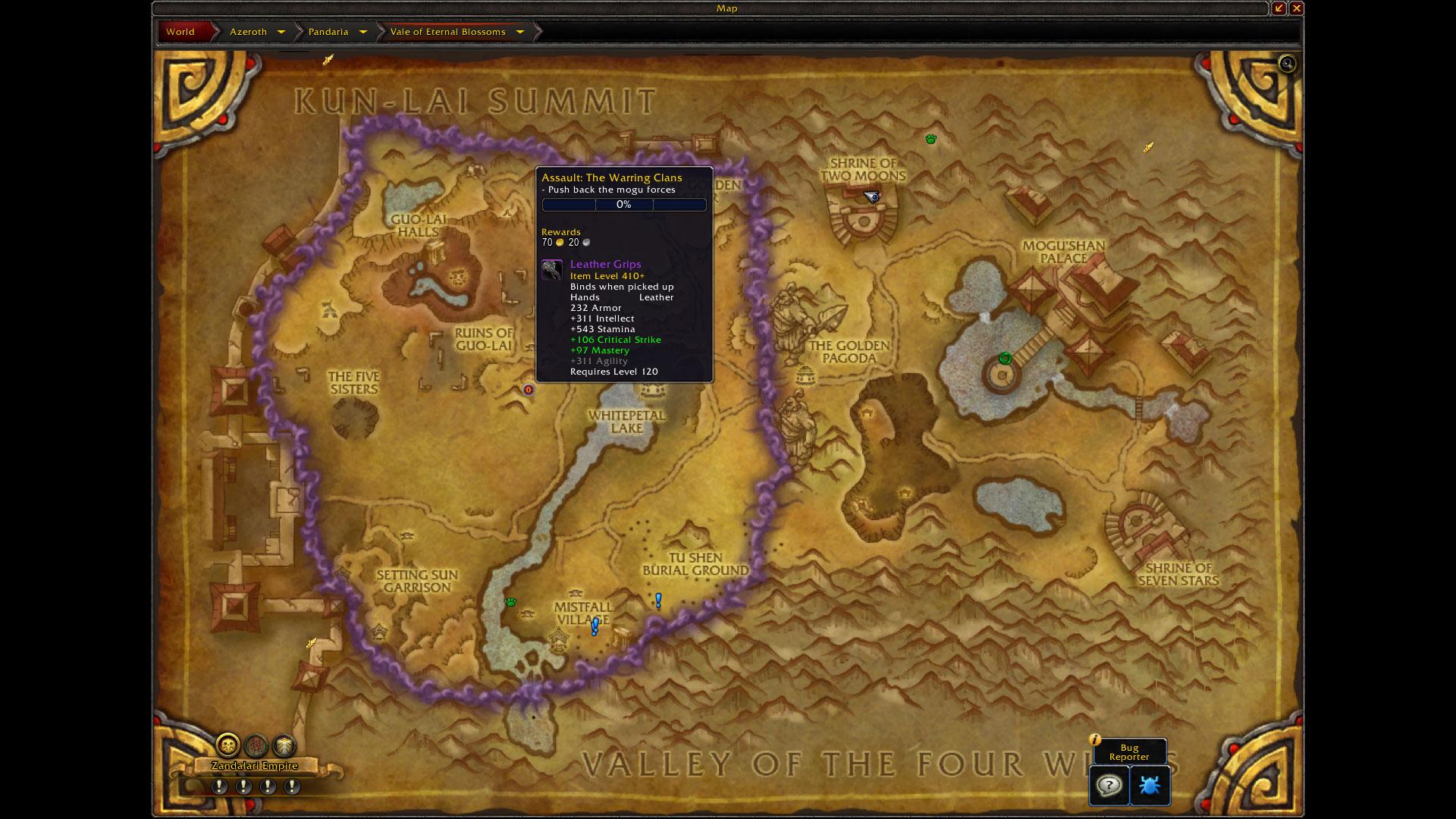
Task: Open the question mark feedback button
Action: [x=1109, y=785]
